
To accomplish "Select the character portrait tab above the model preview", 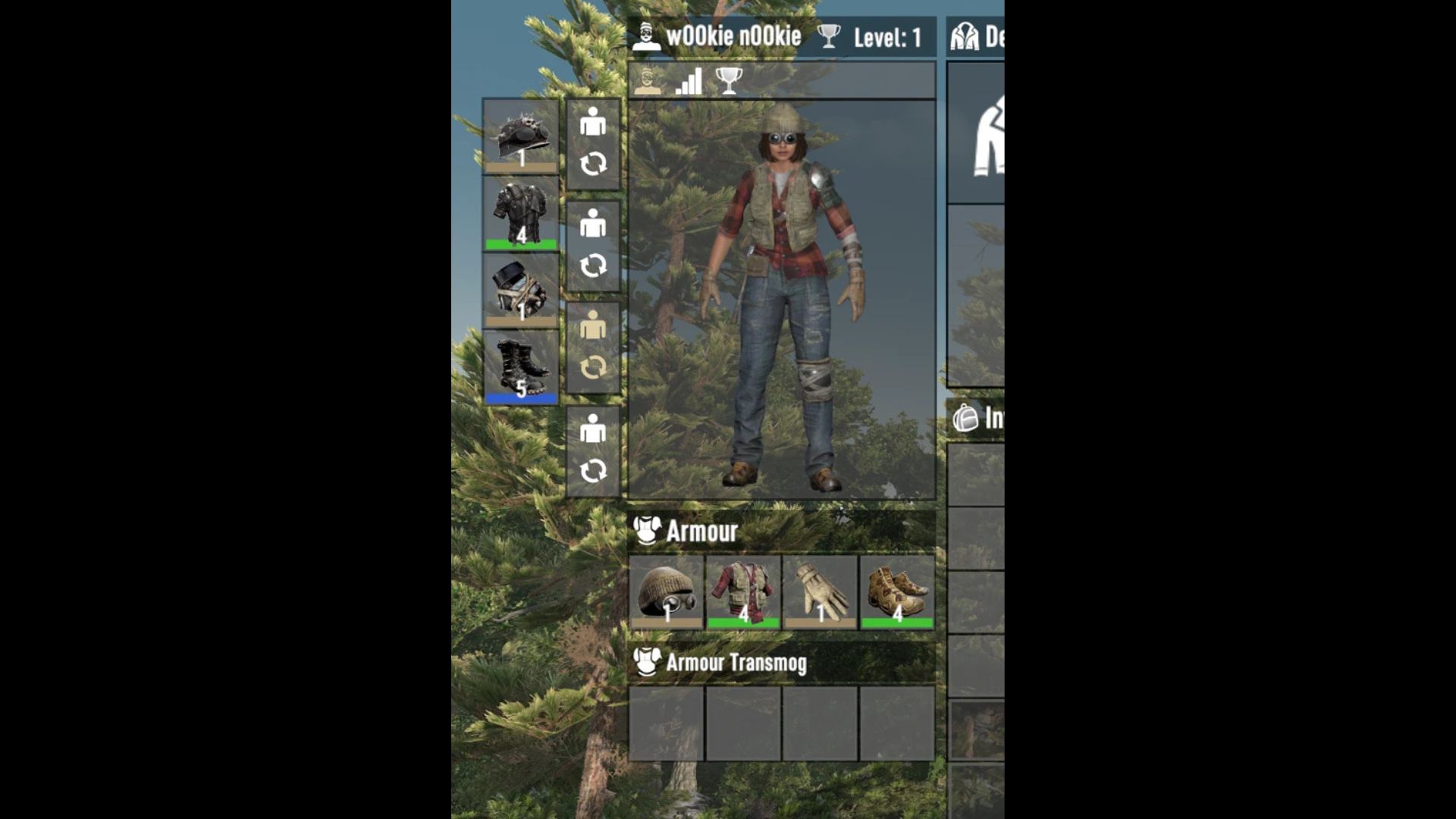I will pyautogui.click(x=648, y=80).
